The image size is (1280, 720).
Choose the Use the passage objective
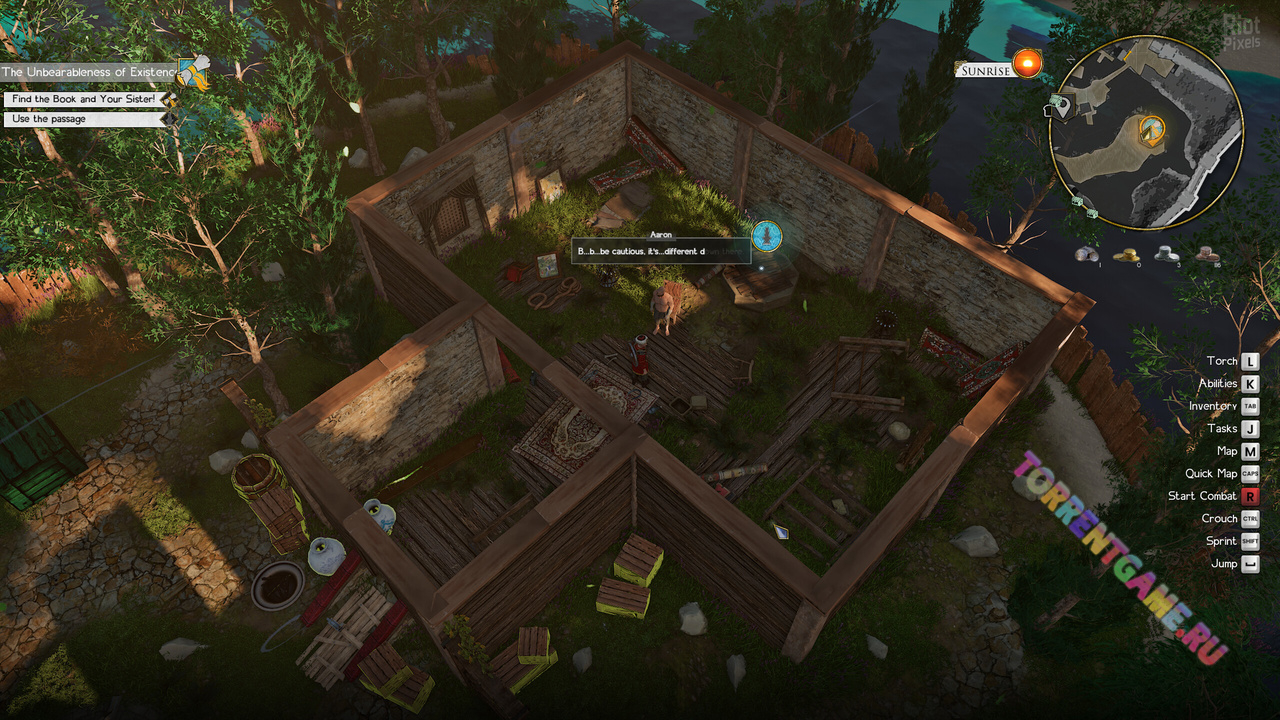click(x=84, y=119)
